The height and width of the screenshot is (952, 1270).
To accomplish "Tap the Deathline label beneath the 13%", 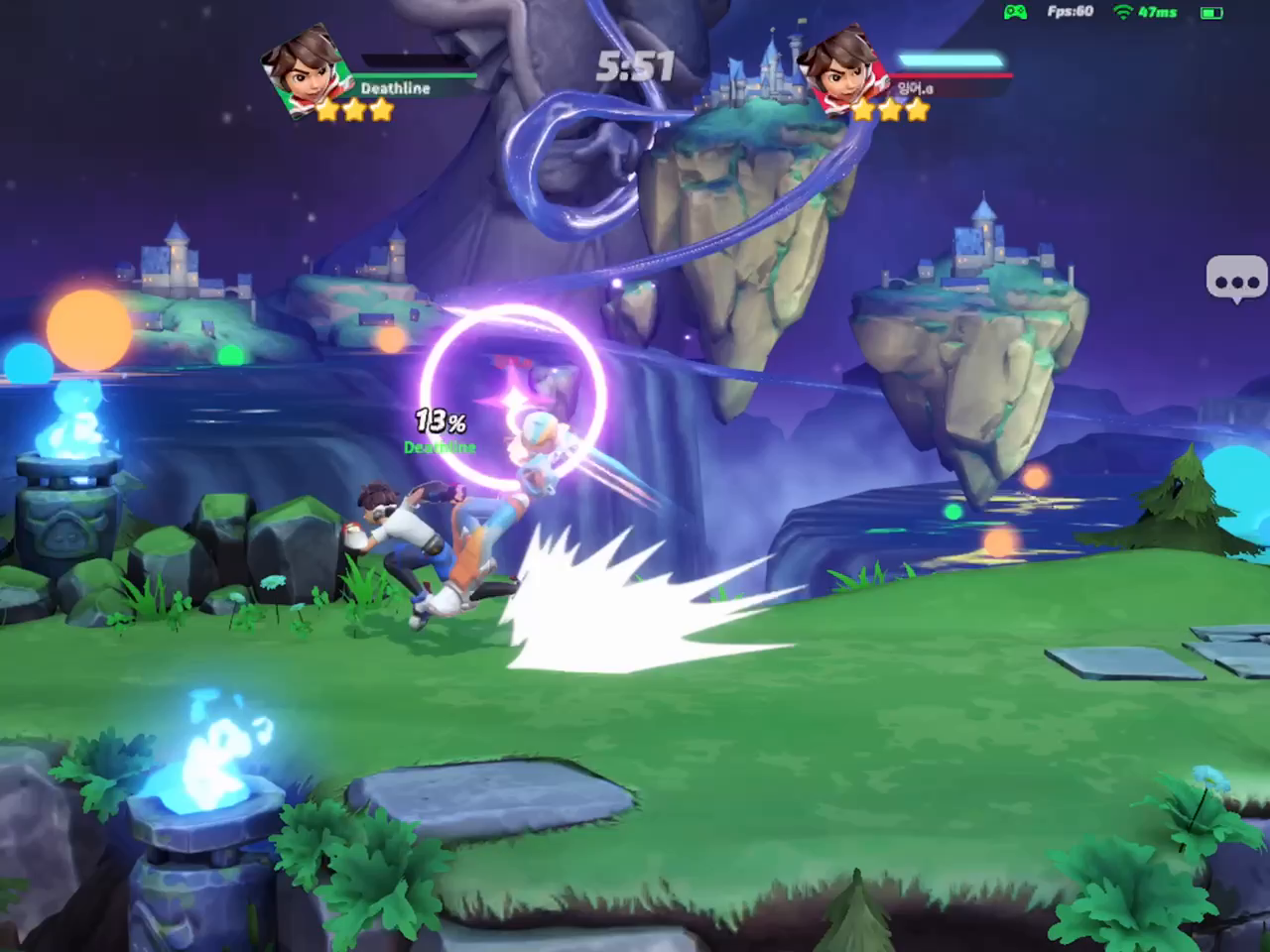I will (x=440, y=448).
